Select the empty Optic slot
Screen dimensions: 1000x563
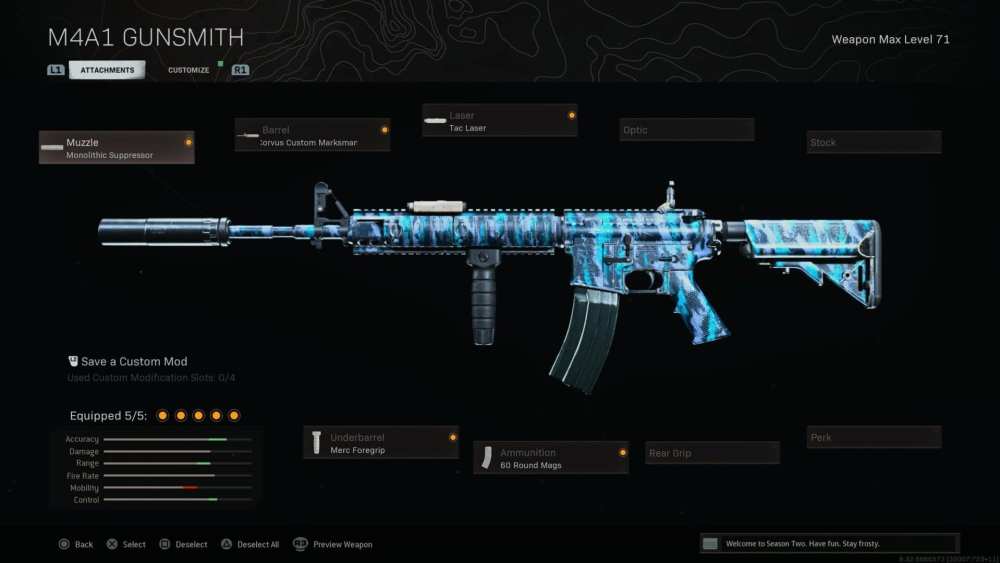point(687,130)
